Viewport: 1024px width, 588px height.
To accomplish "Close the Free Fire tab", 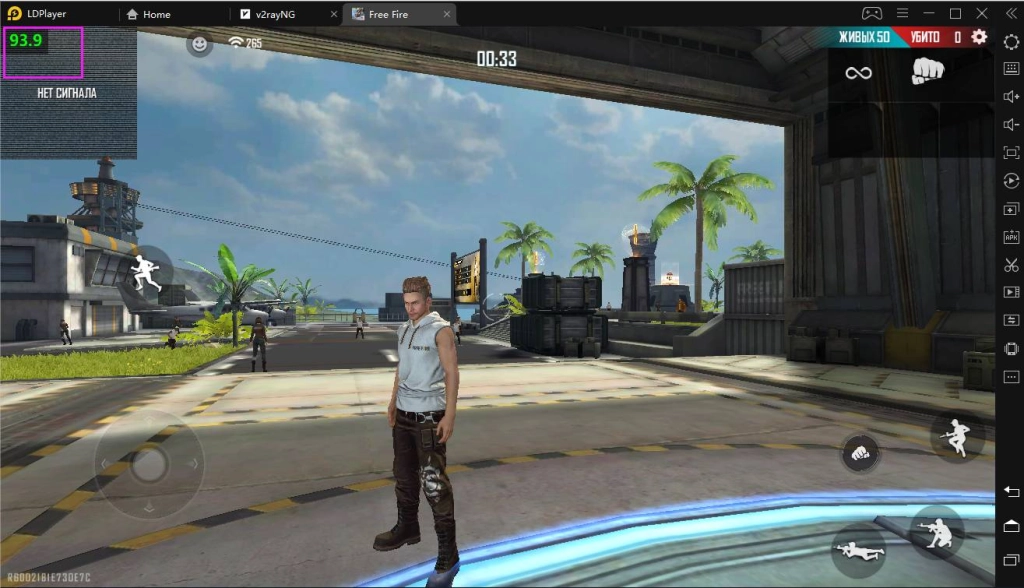I will coord(446,14).
